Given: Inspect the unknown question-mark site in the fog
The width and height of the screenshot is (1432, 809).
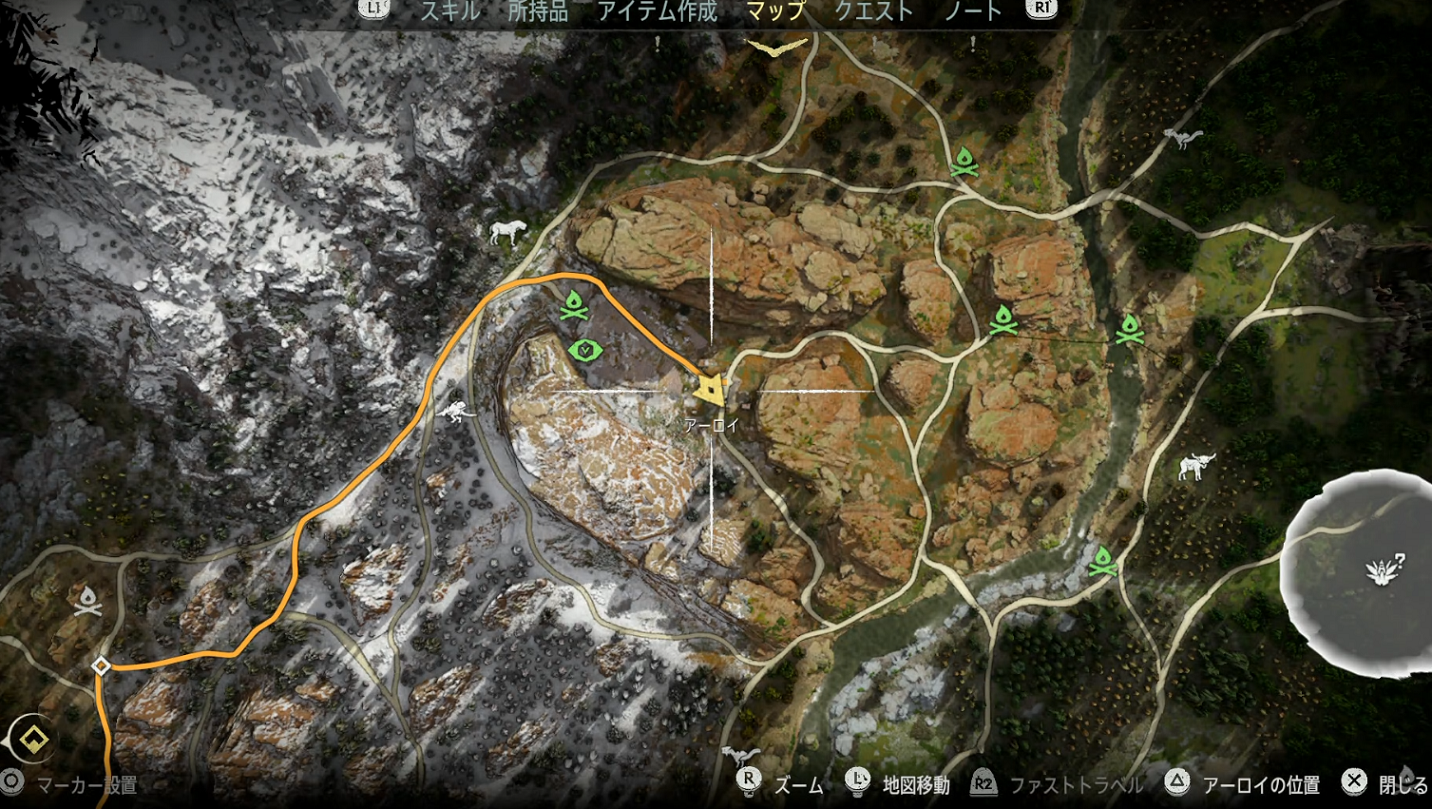Looking at the screenshot, I should tap(1385, 570).
